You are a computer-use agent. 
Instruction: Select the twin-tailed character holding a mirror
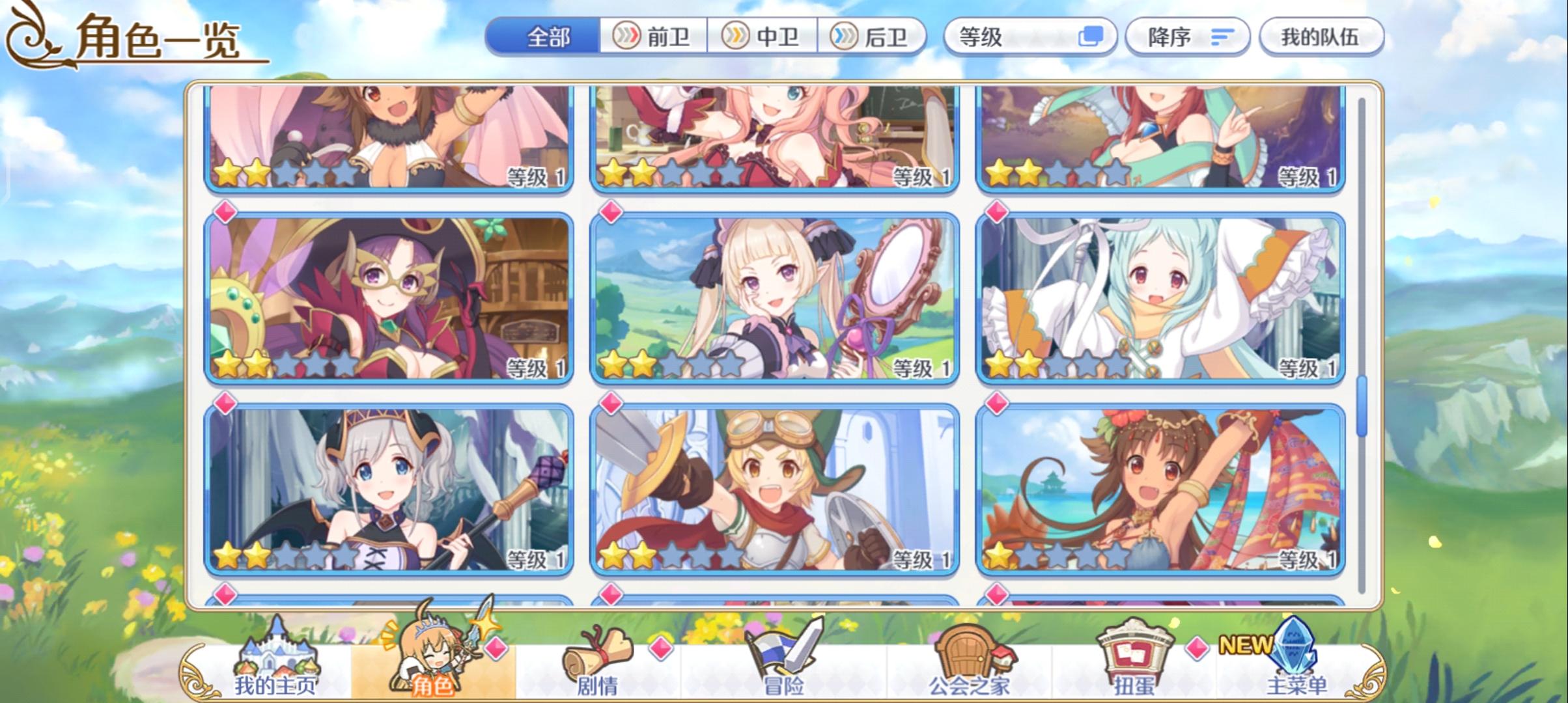775,296
